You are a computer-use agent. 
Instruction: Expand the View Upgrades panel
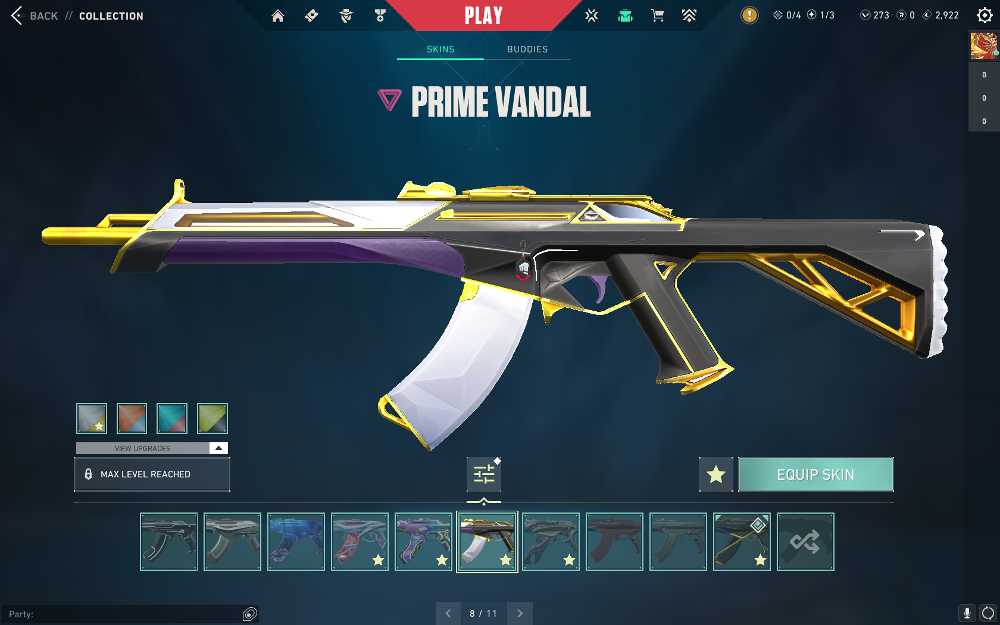152,448
